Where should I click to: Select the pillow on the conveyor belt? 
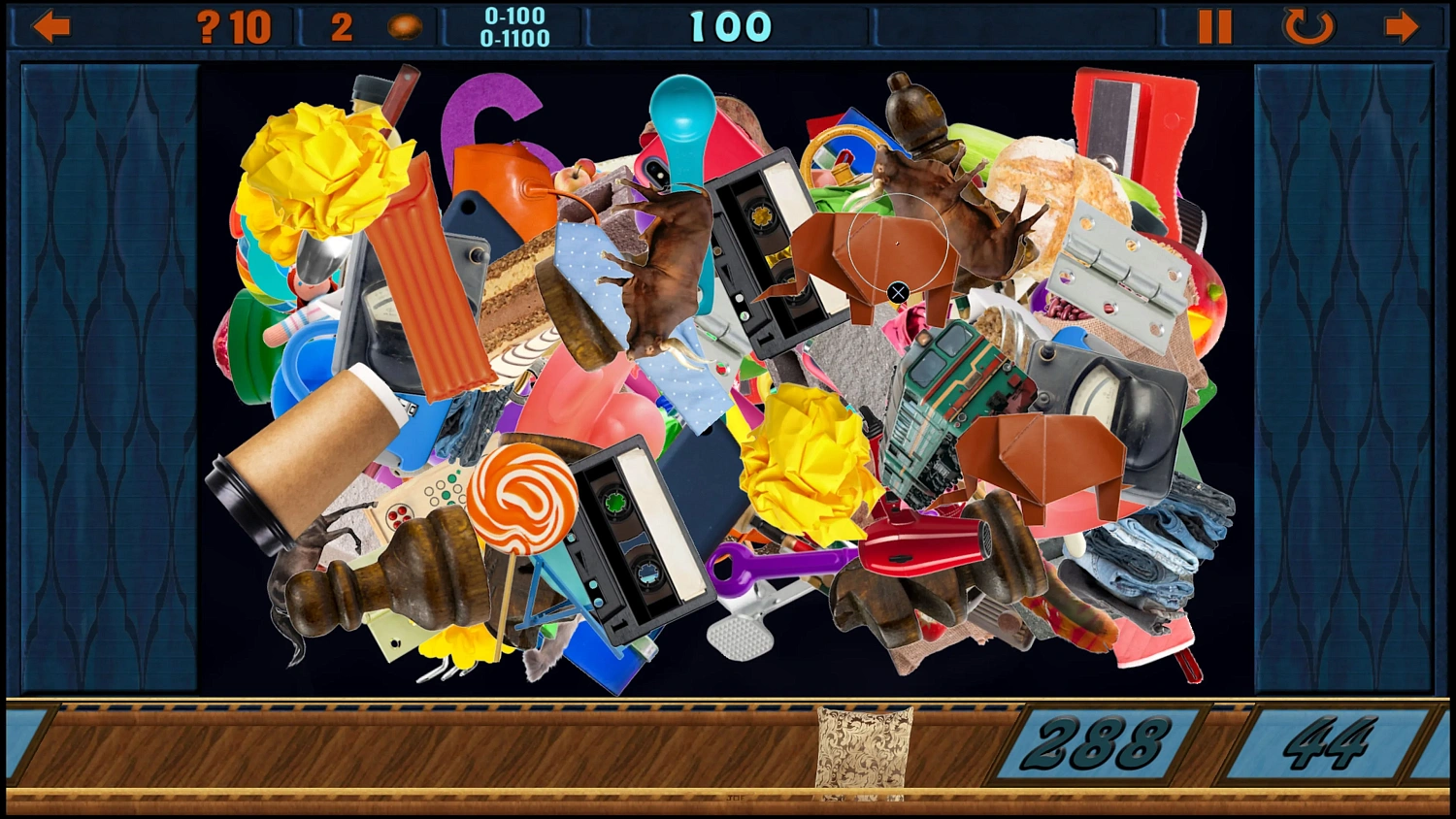(x=862, y=747)
